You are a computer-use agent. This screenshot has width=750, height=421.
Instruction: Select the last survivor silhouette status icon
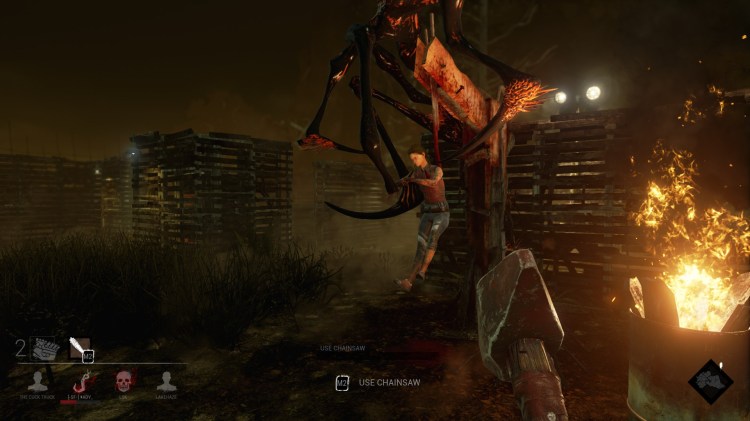(x=166, y=380)
